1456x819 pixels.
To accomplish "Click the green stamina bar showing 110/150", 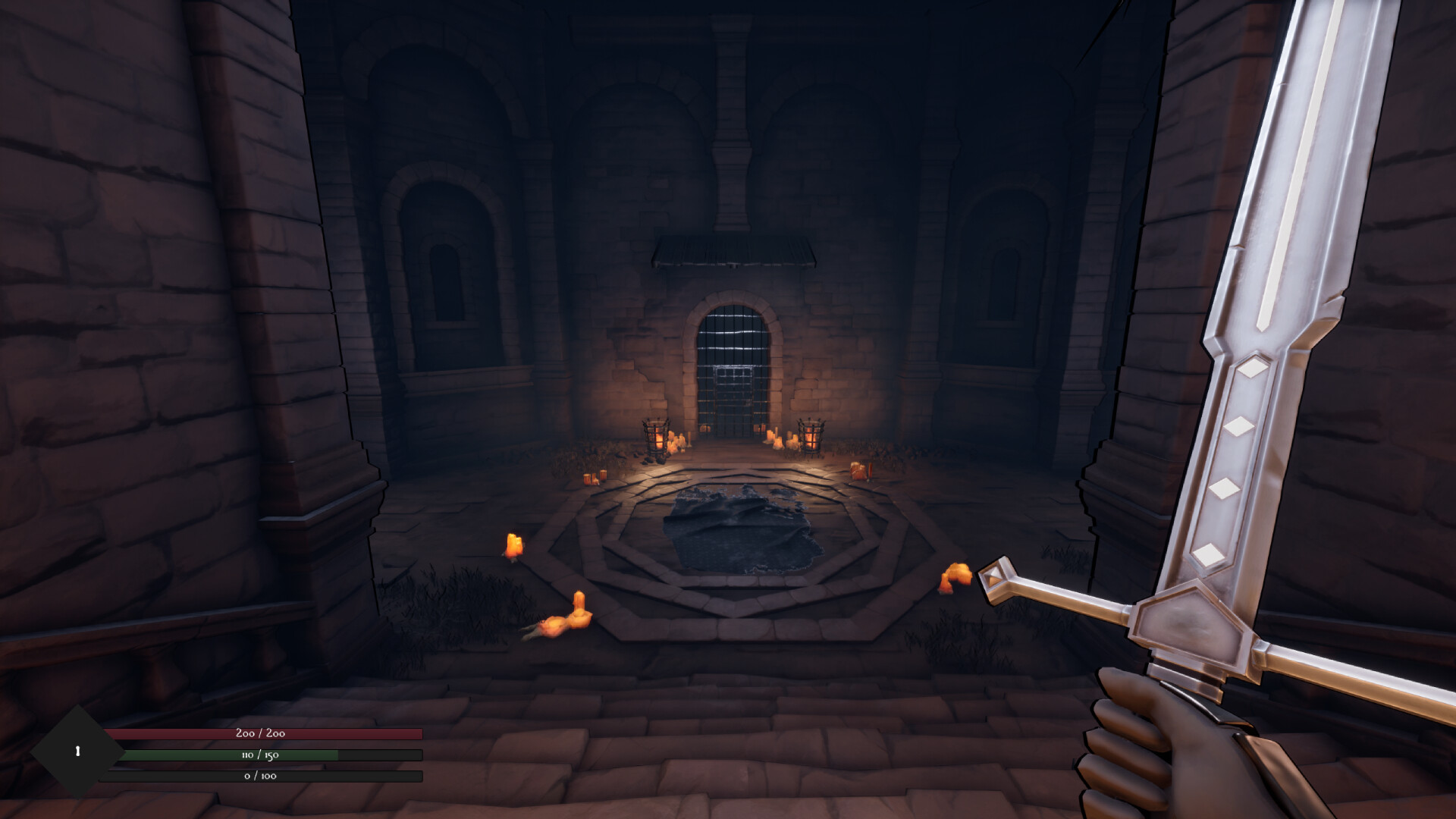I will tap(258, 755).
